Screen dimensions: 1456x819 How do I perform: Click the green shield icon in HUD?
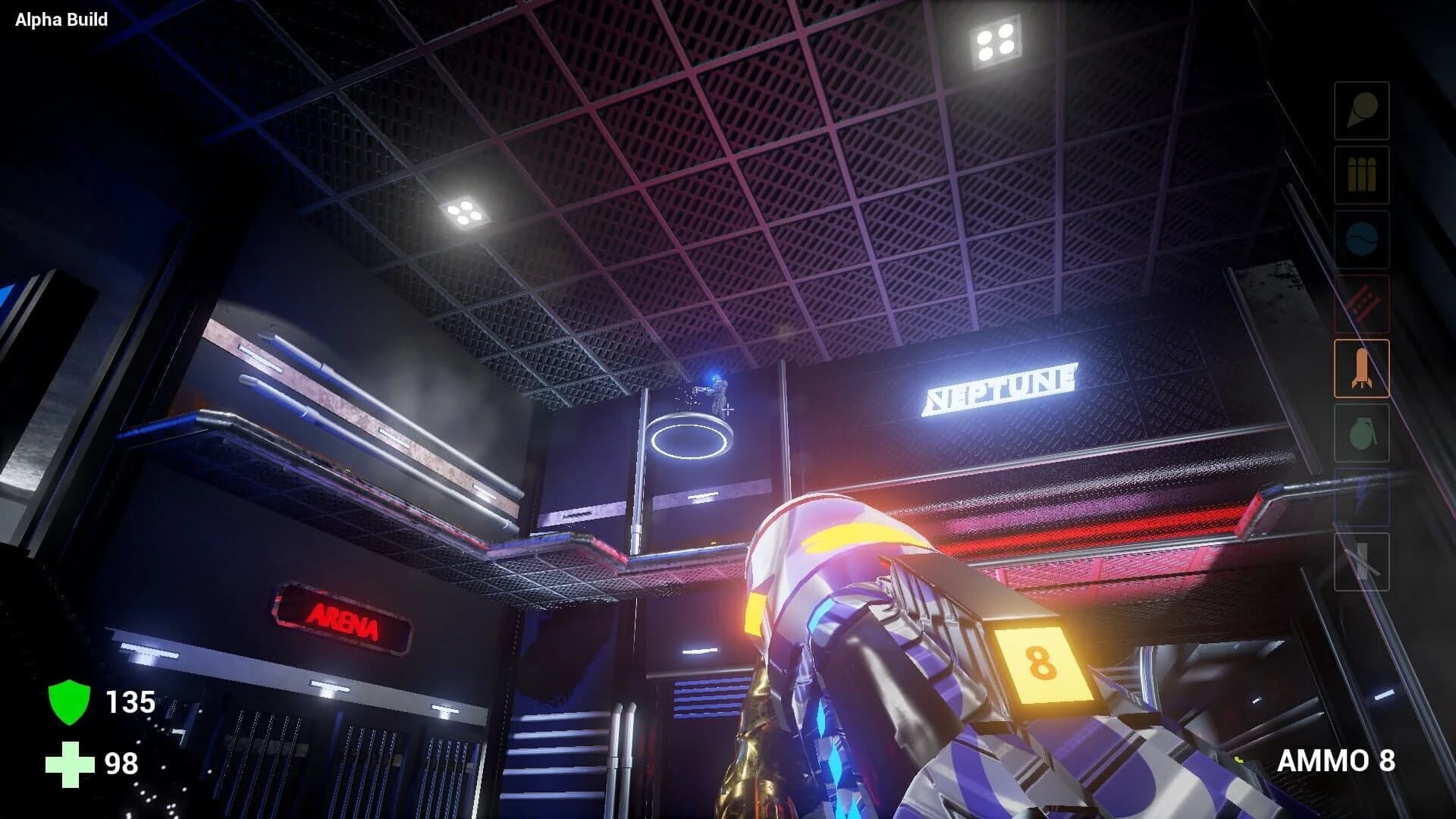pyautogui.click(x=68, y=703)
